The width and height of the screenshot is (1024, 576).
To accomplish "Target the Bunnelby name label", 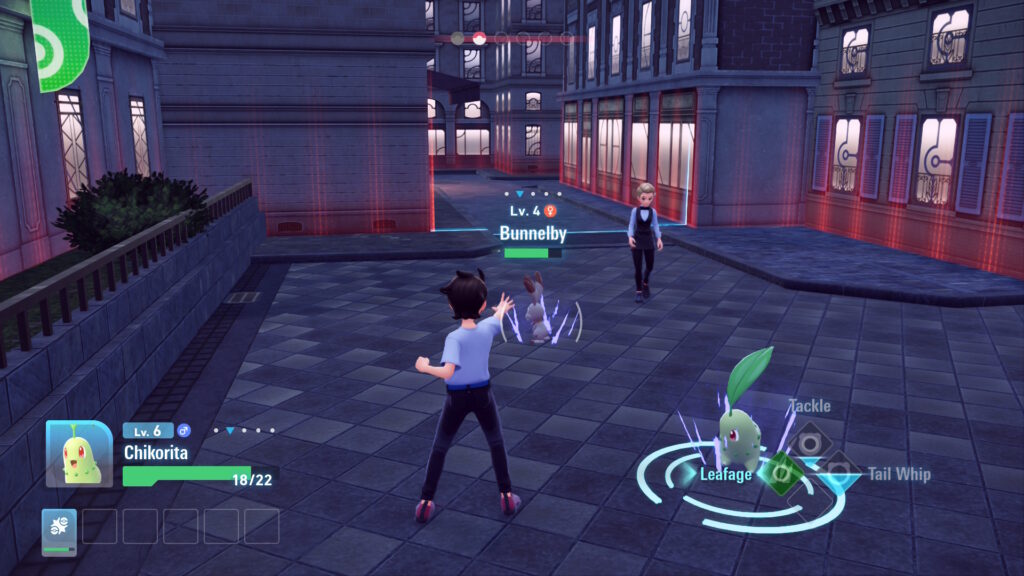I will point(532,233).
